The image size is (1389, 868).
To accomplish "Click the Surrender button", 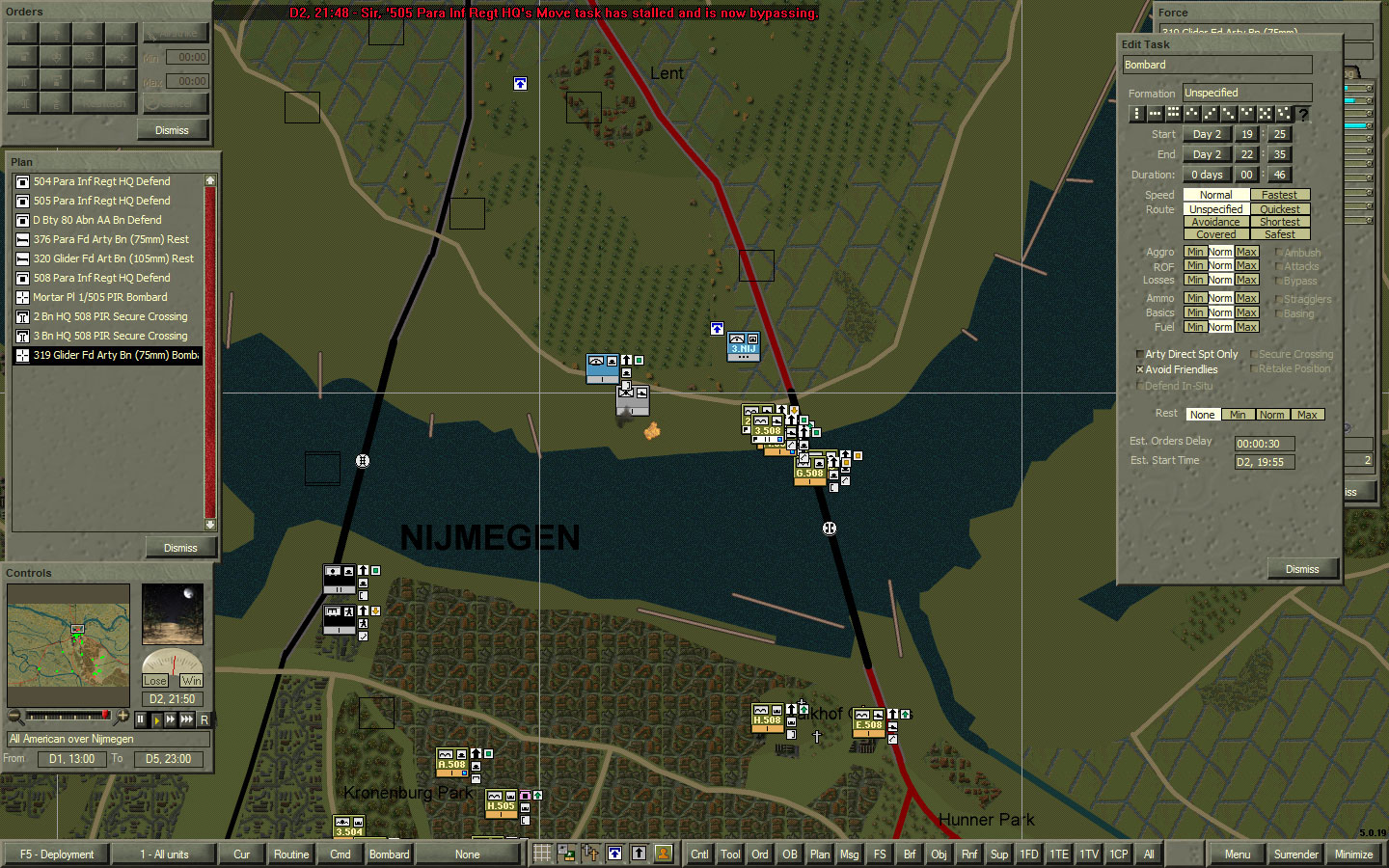I will pyautogui.click(x=1295, y=854).
